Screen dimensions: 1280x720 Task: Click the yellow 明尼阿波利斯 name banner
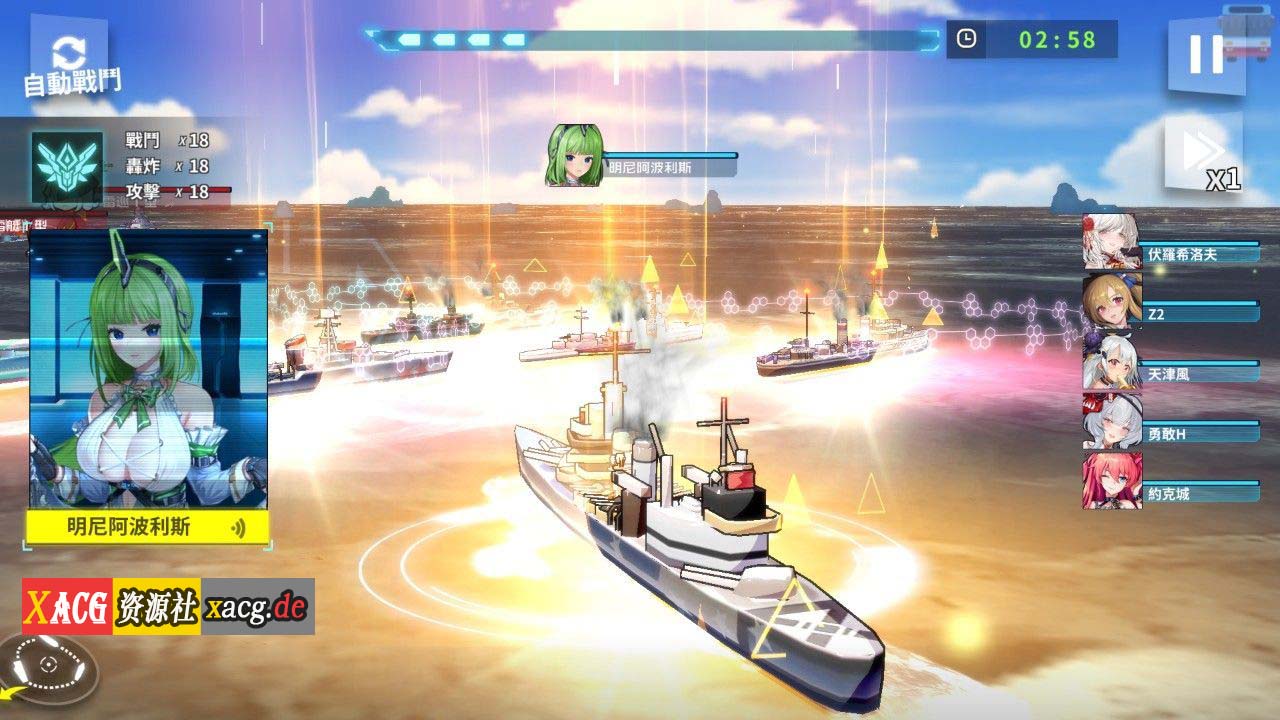click(146, 527)
